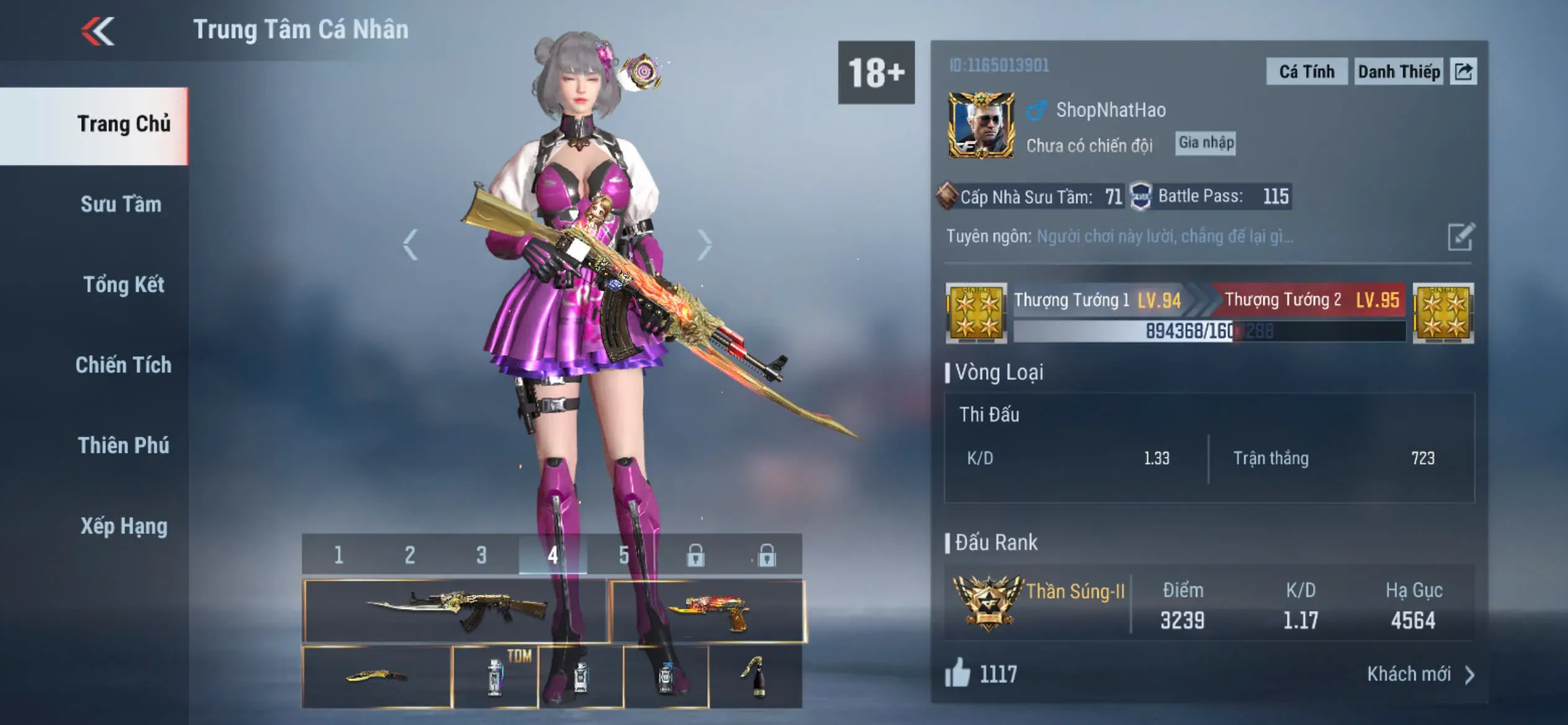
Task: Choose loadout slot 1
Action: pyautogui.click(x=338, y=555)
